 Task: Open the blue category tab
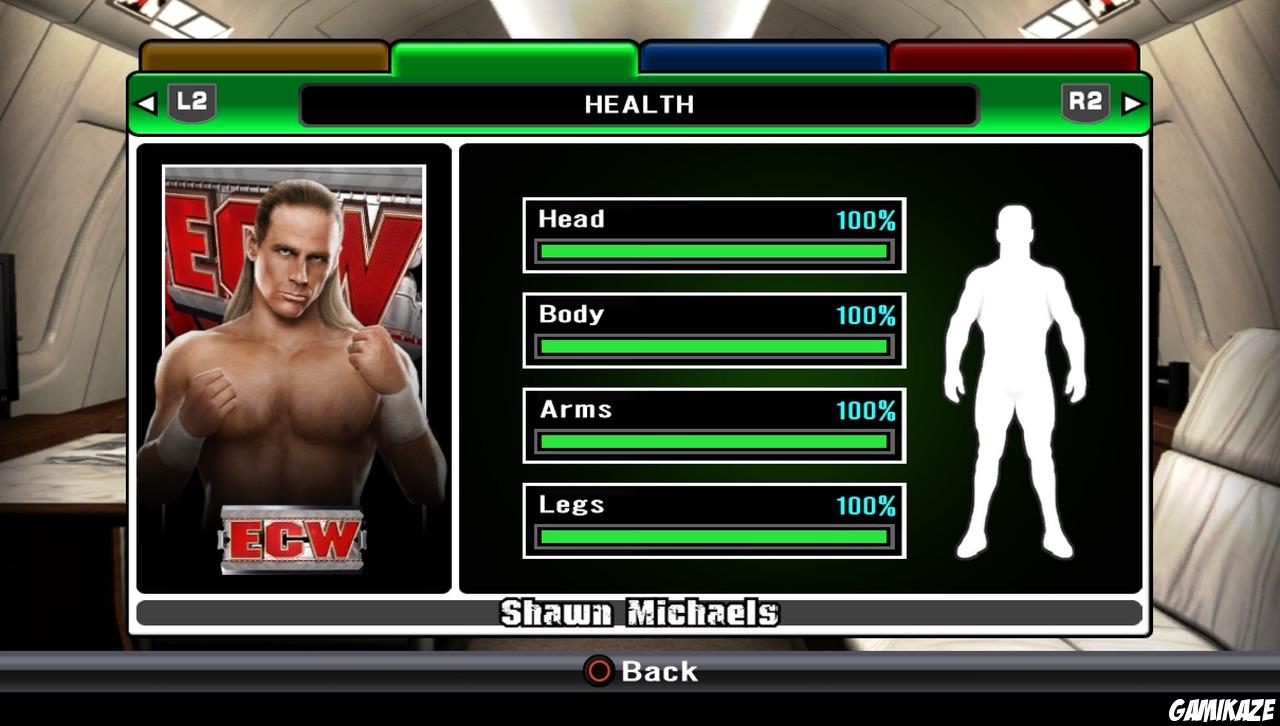pyautogui.click(x=762, y=55)
